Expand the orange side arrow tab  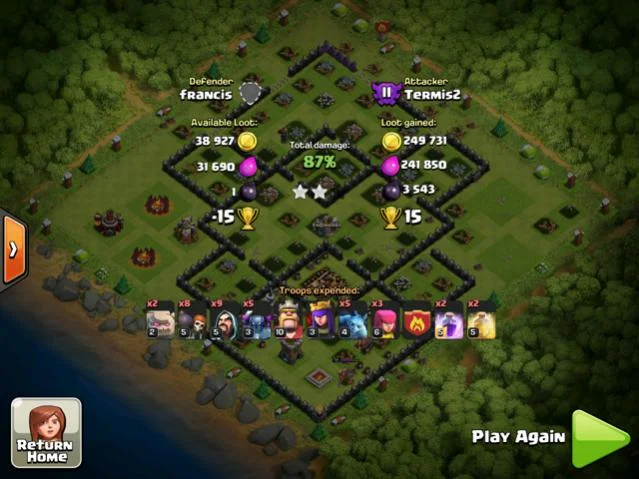(x=12, y=248)
